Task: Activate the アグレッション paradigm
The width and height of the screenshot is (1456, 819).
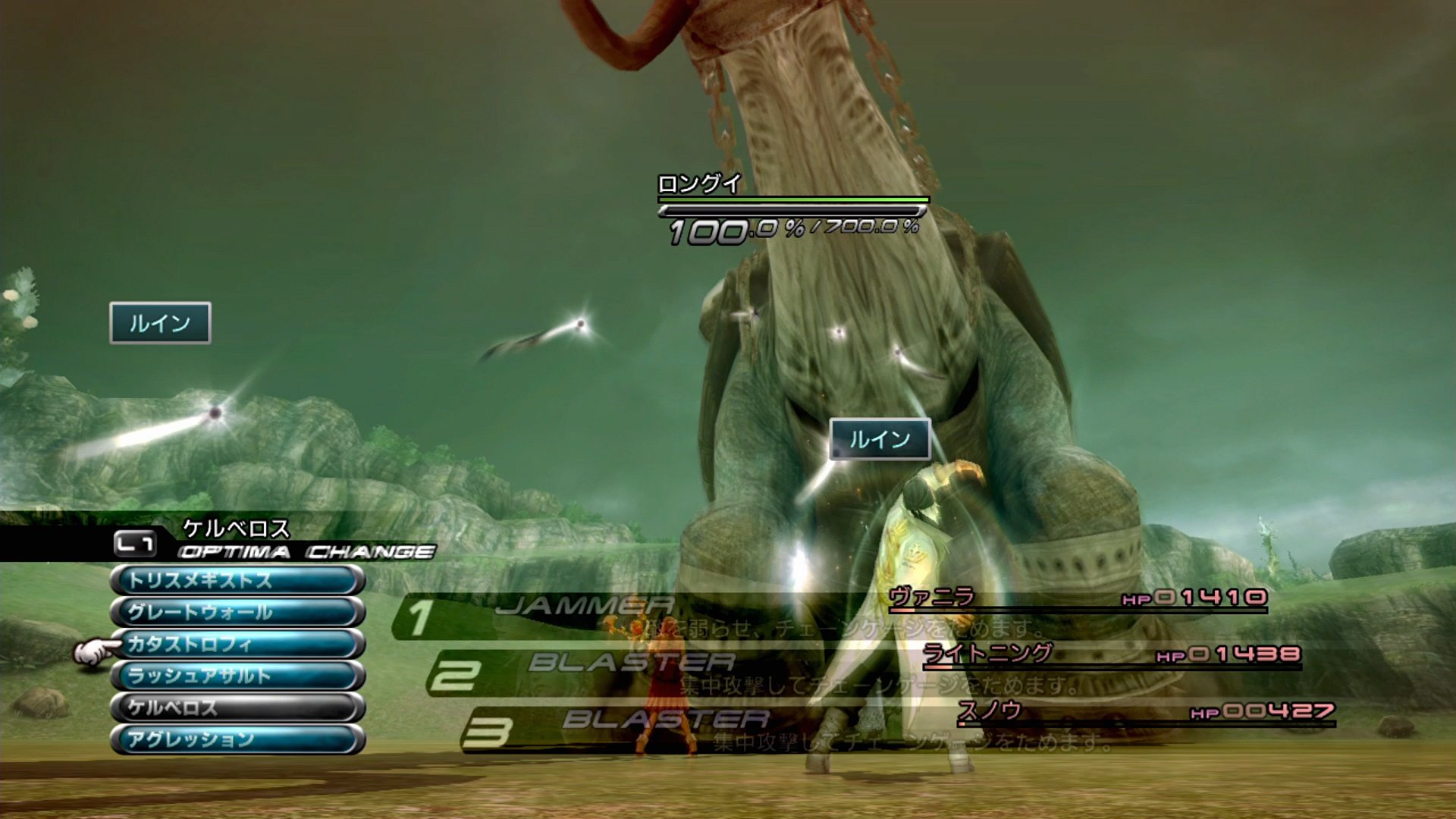Action: point(237,740)
